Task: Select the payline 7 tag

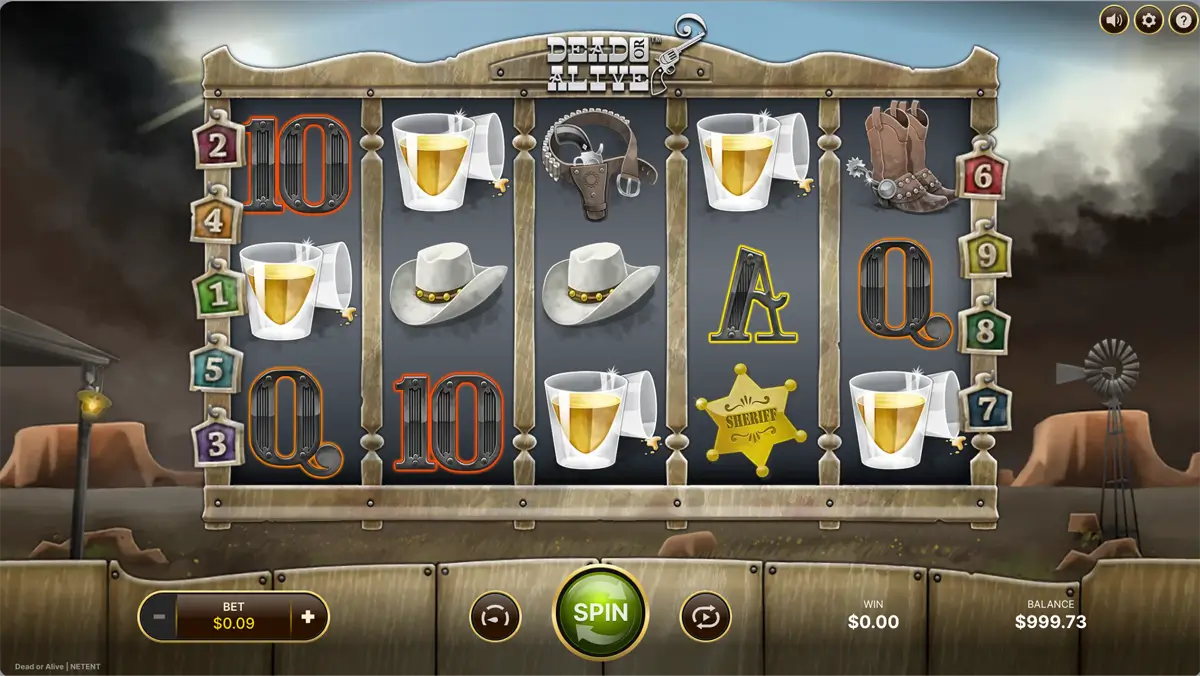Action: pos(986,408)
